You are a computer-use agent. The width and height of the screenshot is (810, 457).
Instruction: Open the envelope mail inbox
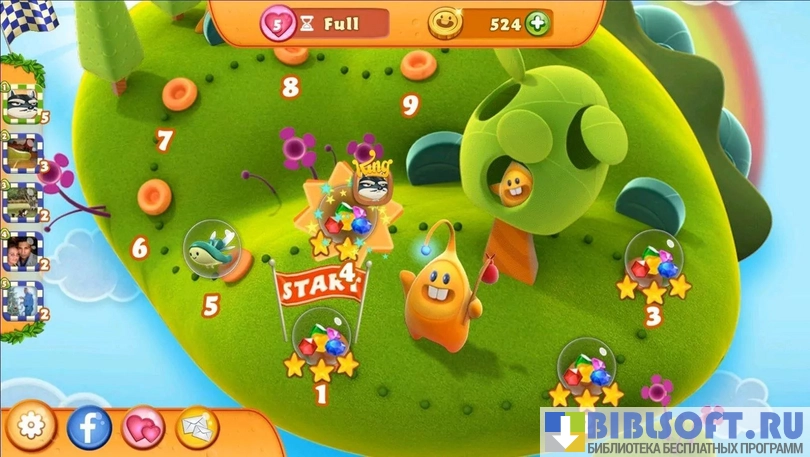click(x=198, y=428)
